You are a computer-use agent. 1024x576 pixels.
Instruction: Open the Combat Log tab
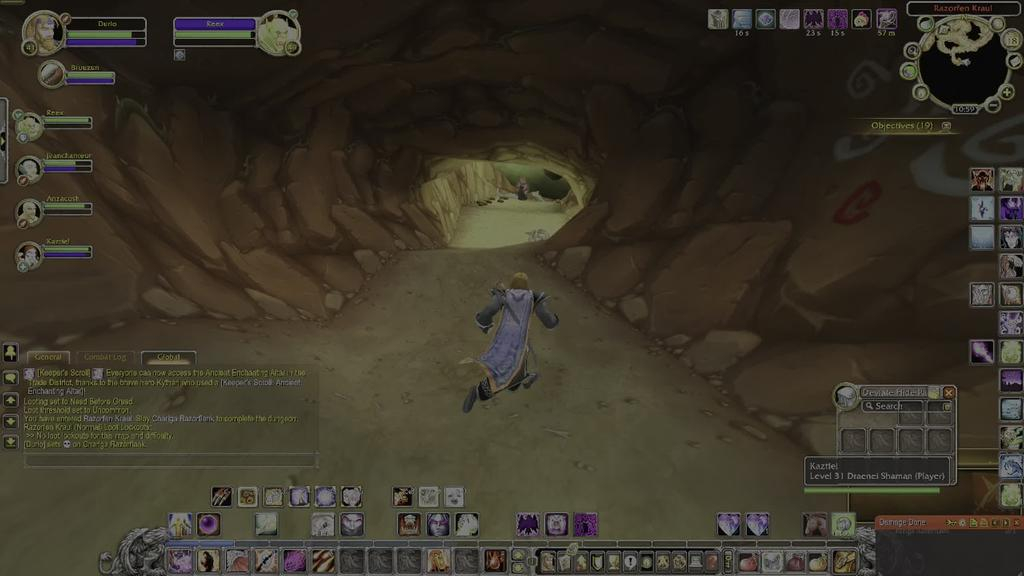tap(105, 357)
